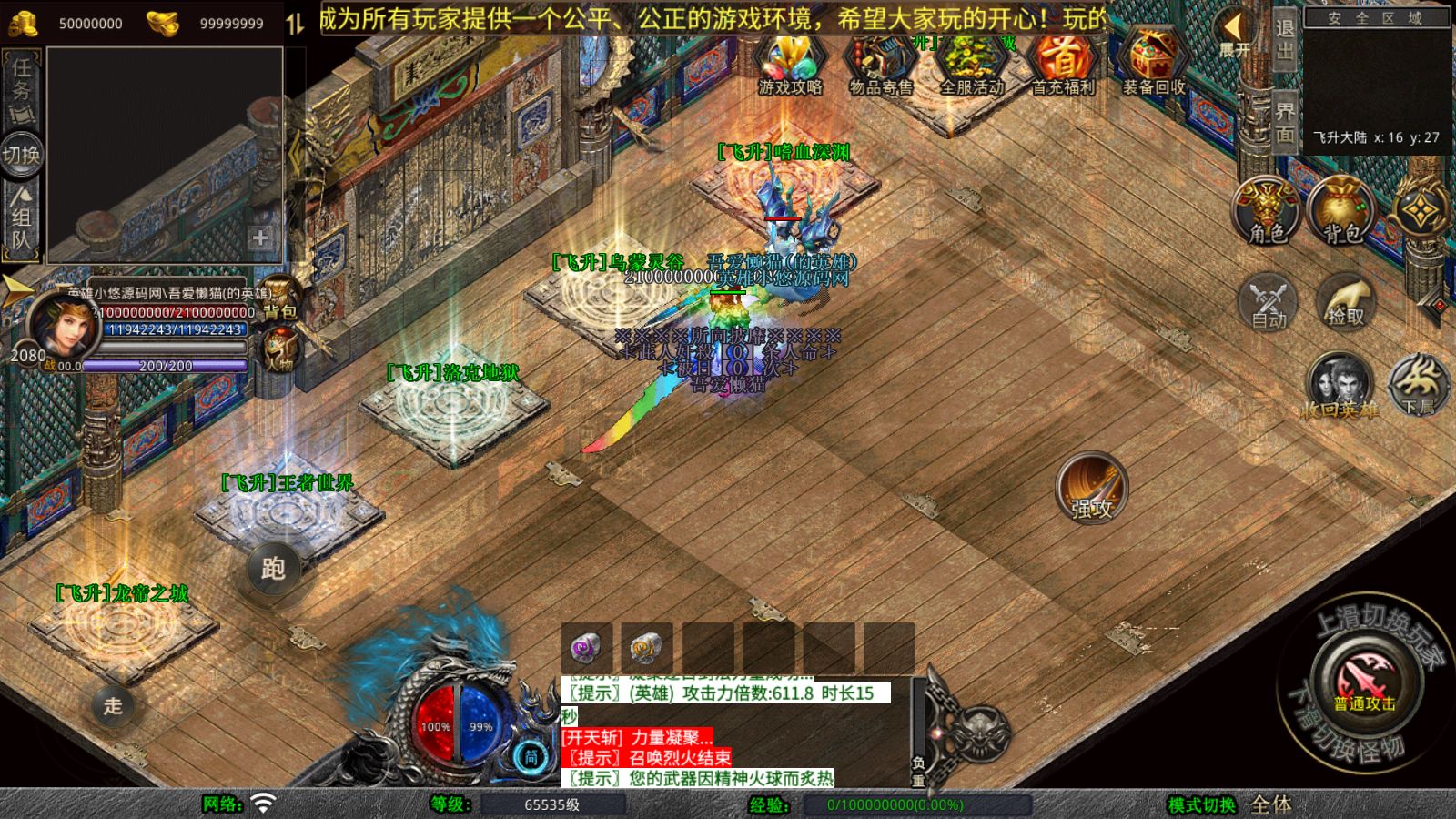The image size is (1456, 819).
Task: Open the 组队 team tab
Action: click(x=22, y=218)
